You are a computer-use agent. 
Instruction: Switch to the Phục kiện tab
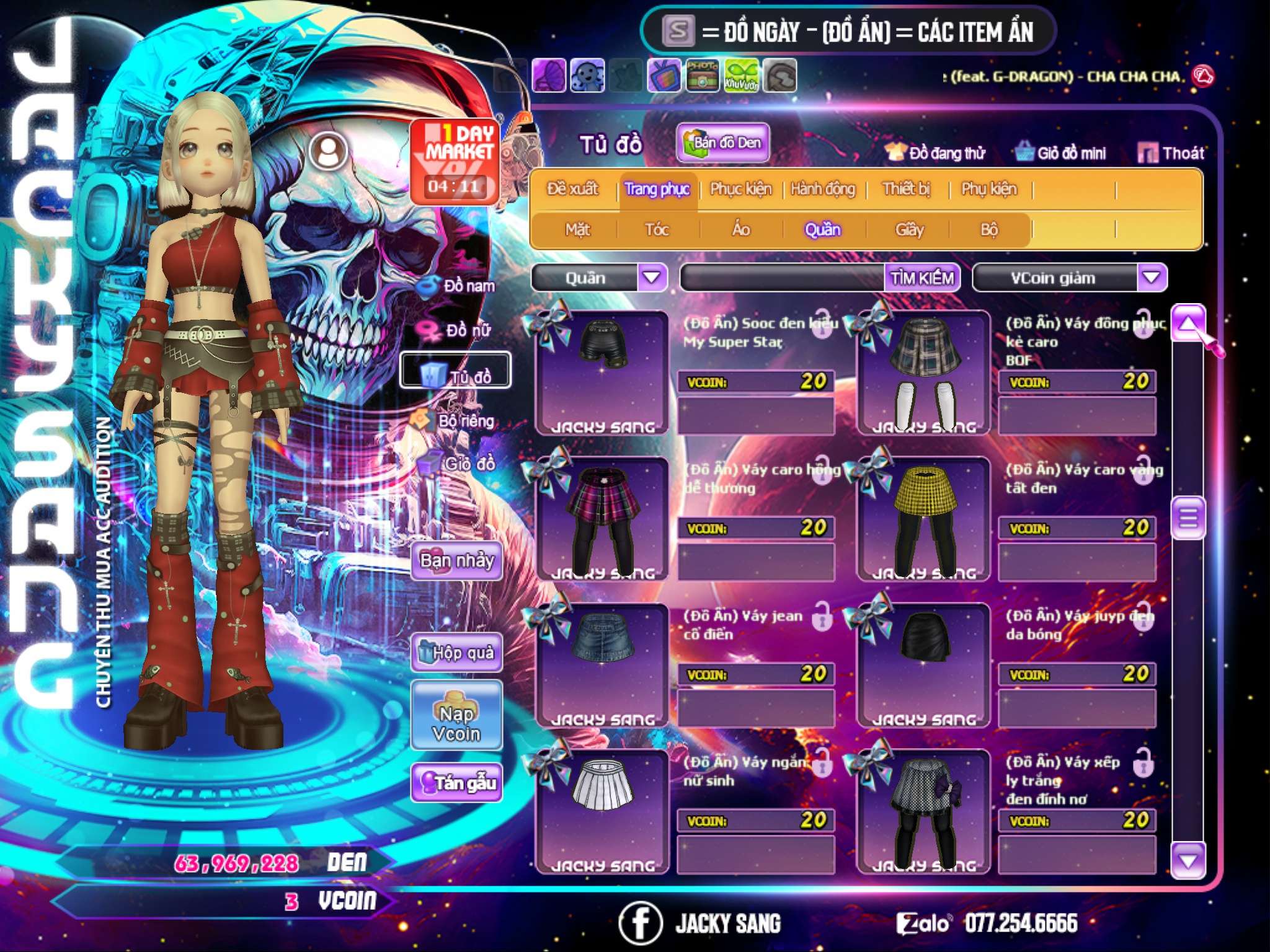point(740,188)
